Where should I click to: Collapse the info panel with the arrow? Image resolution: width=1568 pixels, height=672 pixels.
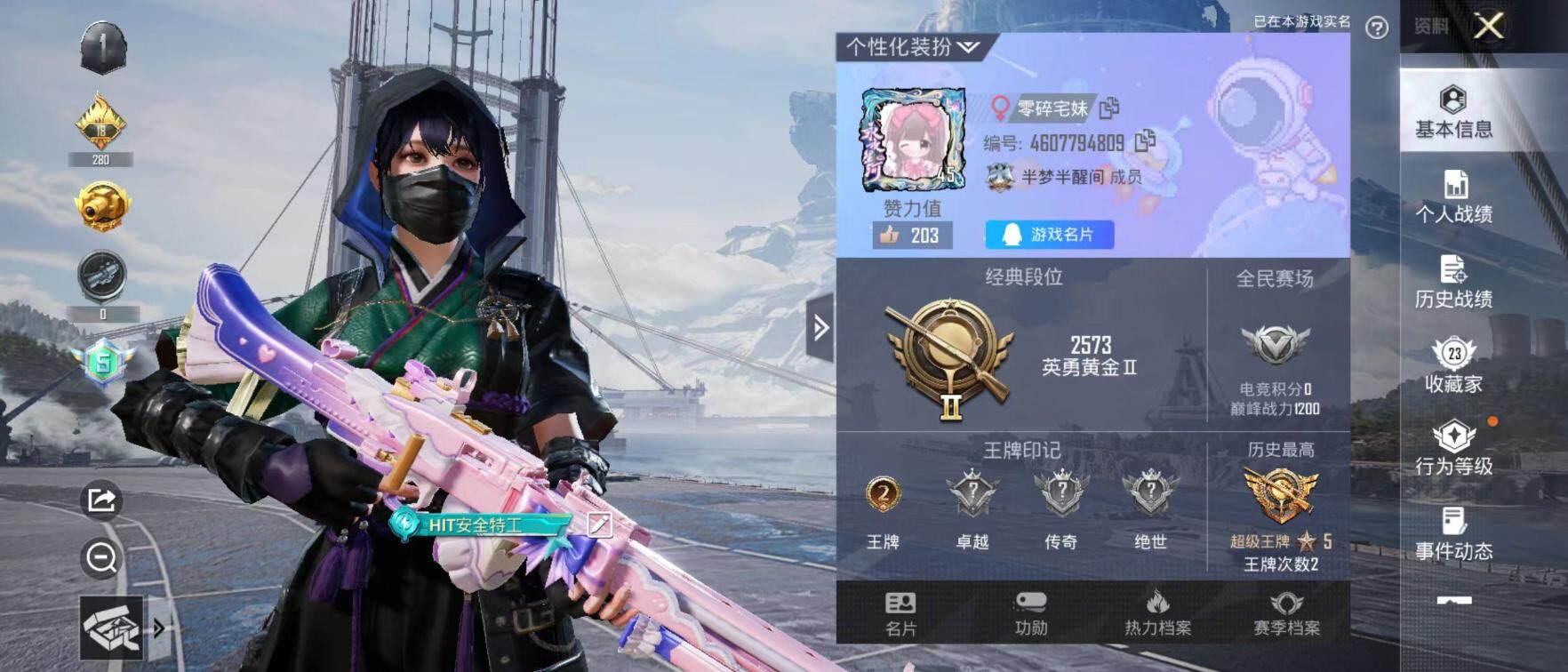[820, 328]
